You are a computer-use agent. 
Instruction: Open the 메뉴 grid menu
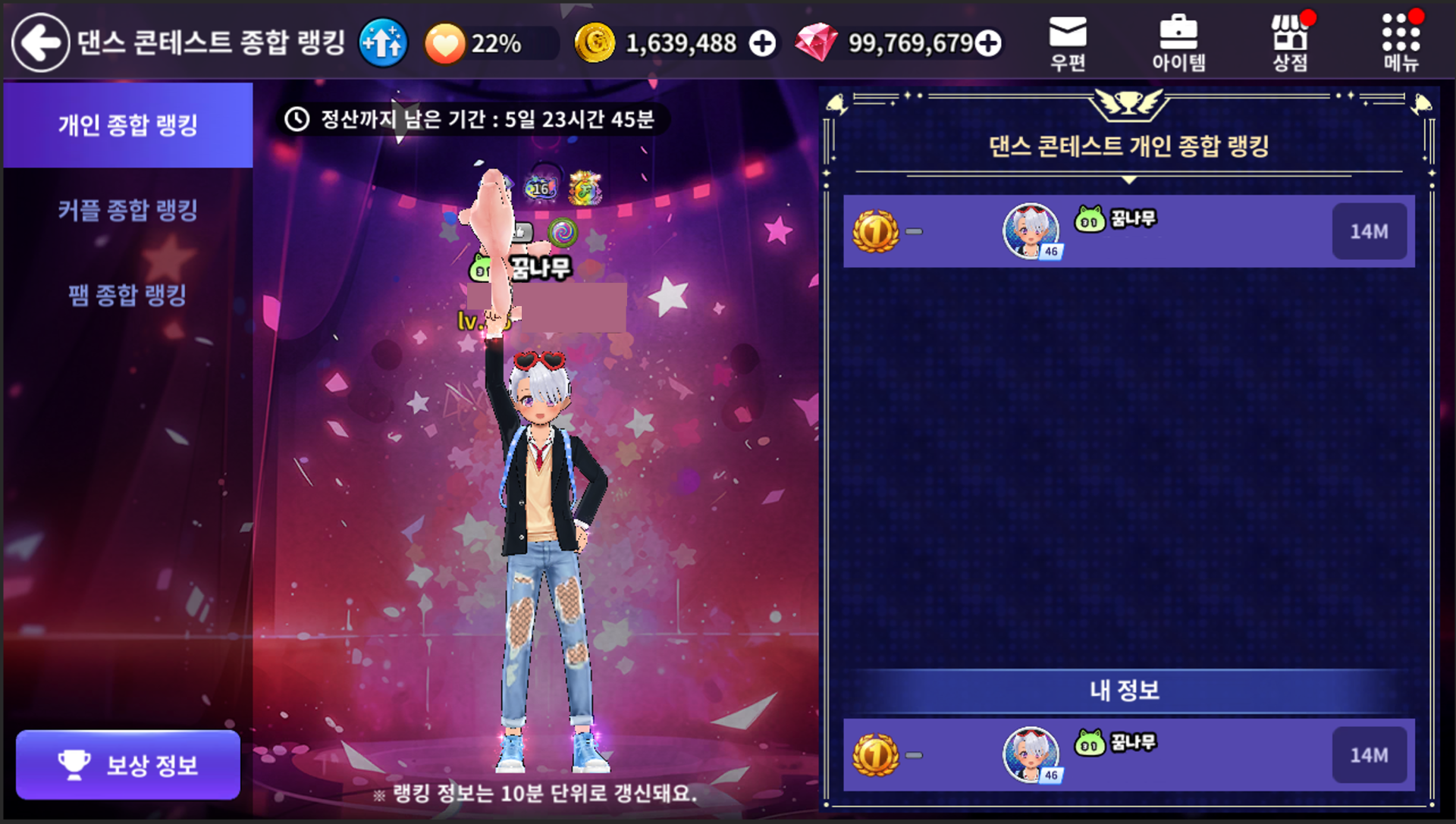coord(1401,43)
